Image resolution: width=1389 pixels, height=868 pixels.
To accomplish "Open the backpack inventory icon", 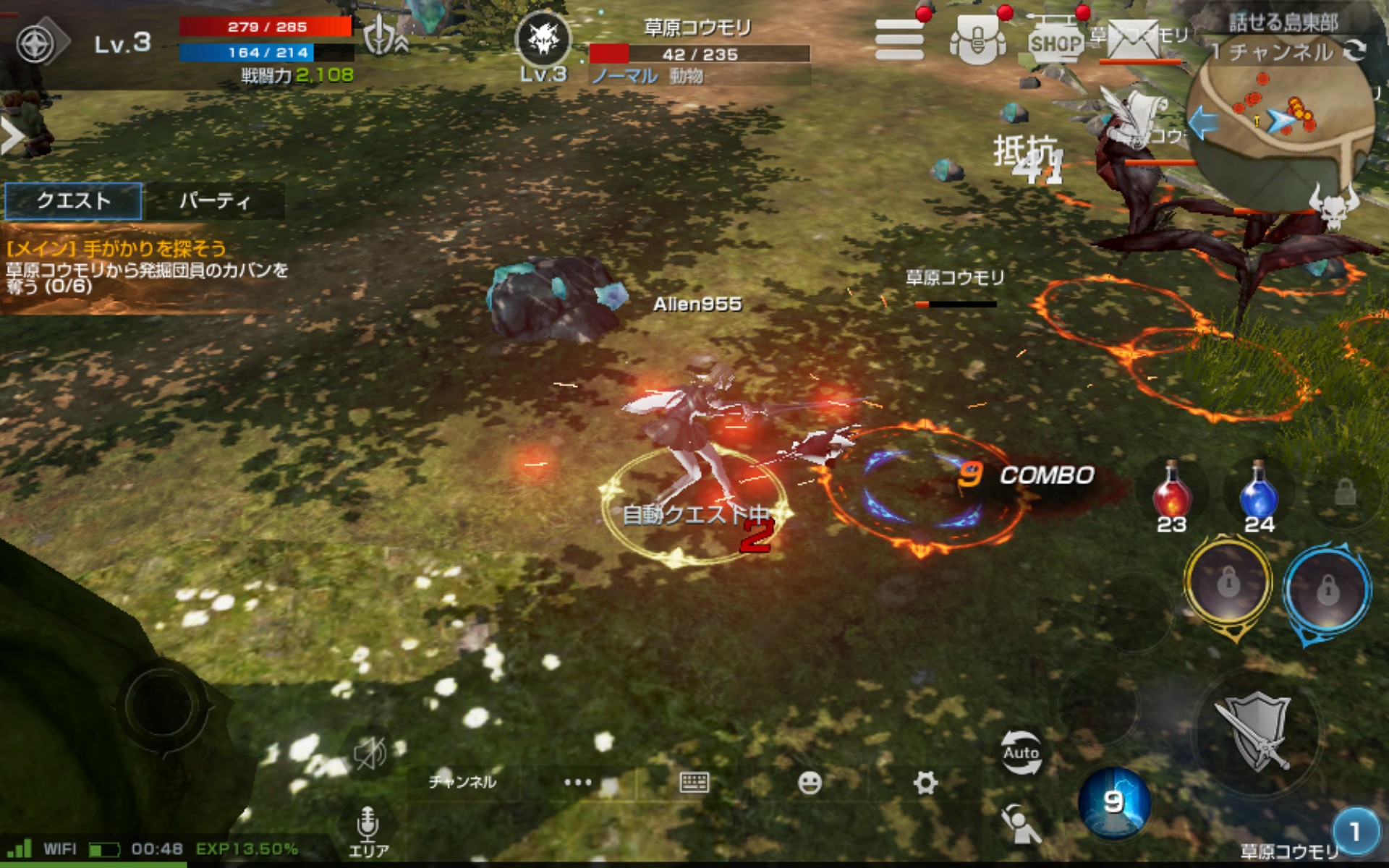I will point(977,40).
